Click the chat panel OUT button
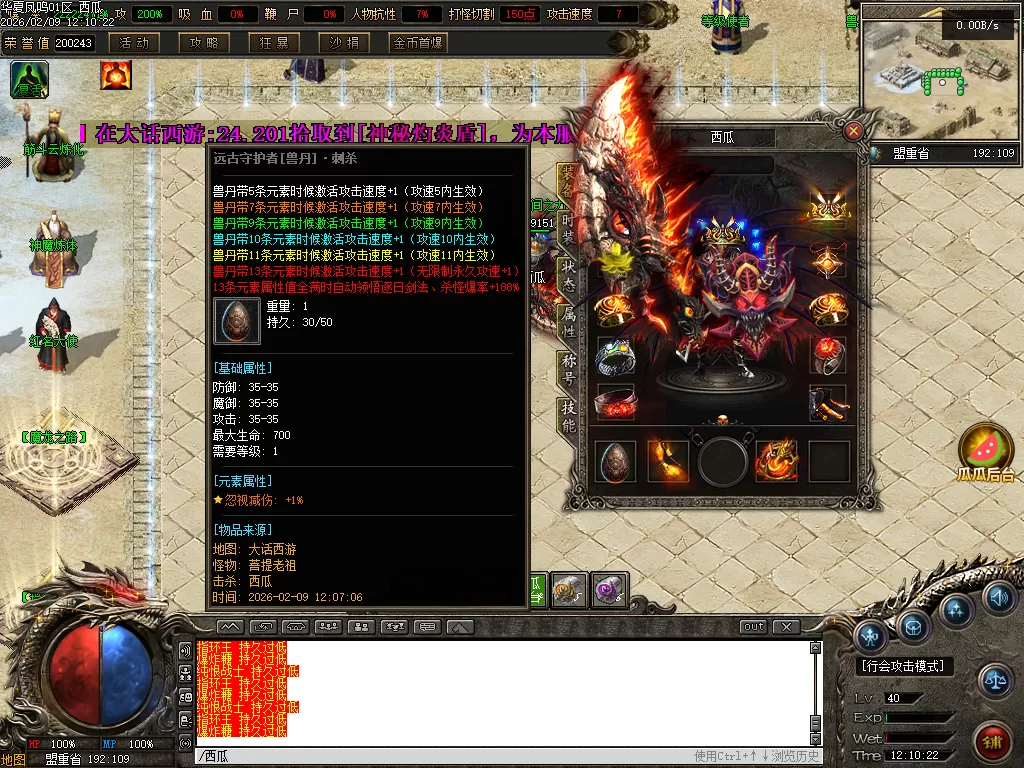1024x768 pixels. coord(753,627)
